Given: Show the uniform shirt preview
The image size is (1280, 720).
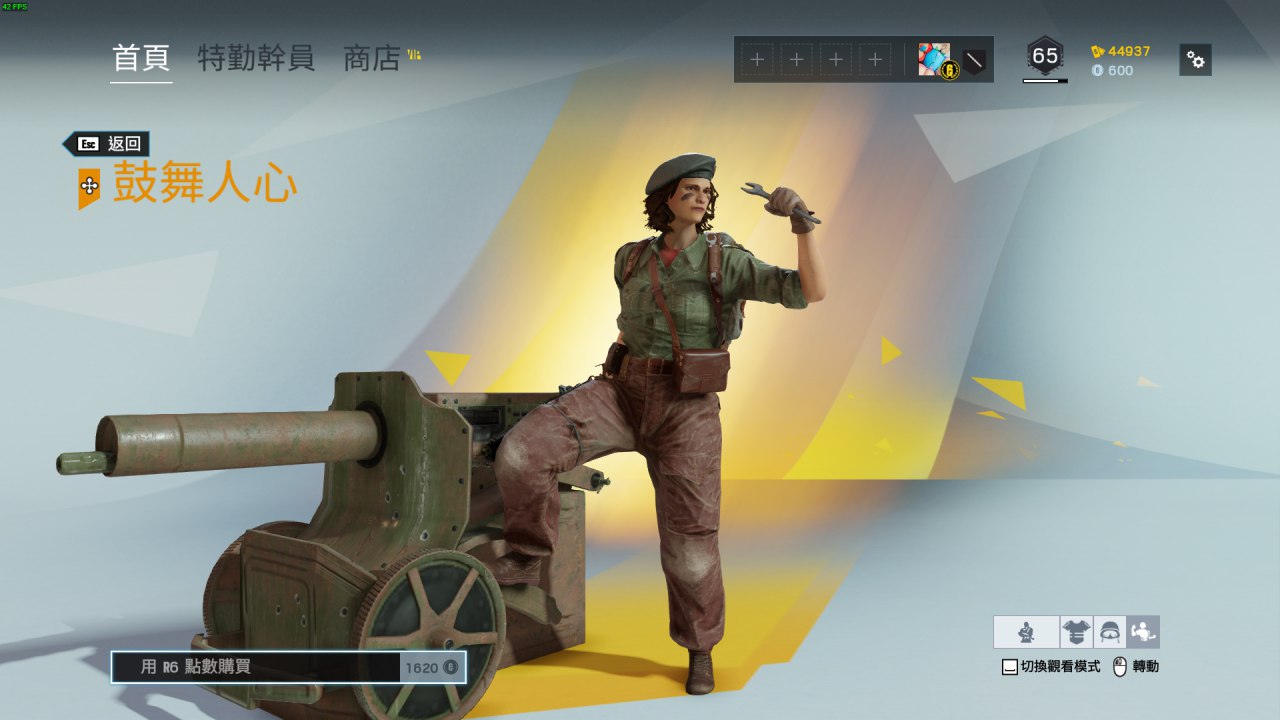Looking at the screenshot, I should tap(1076, 632).
